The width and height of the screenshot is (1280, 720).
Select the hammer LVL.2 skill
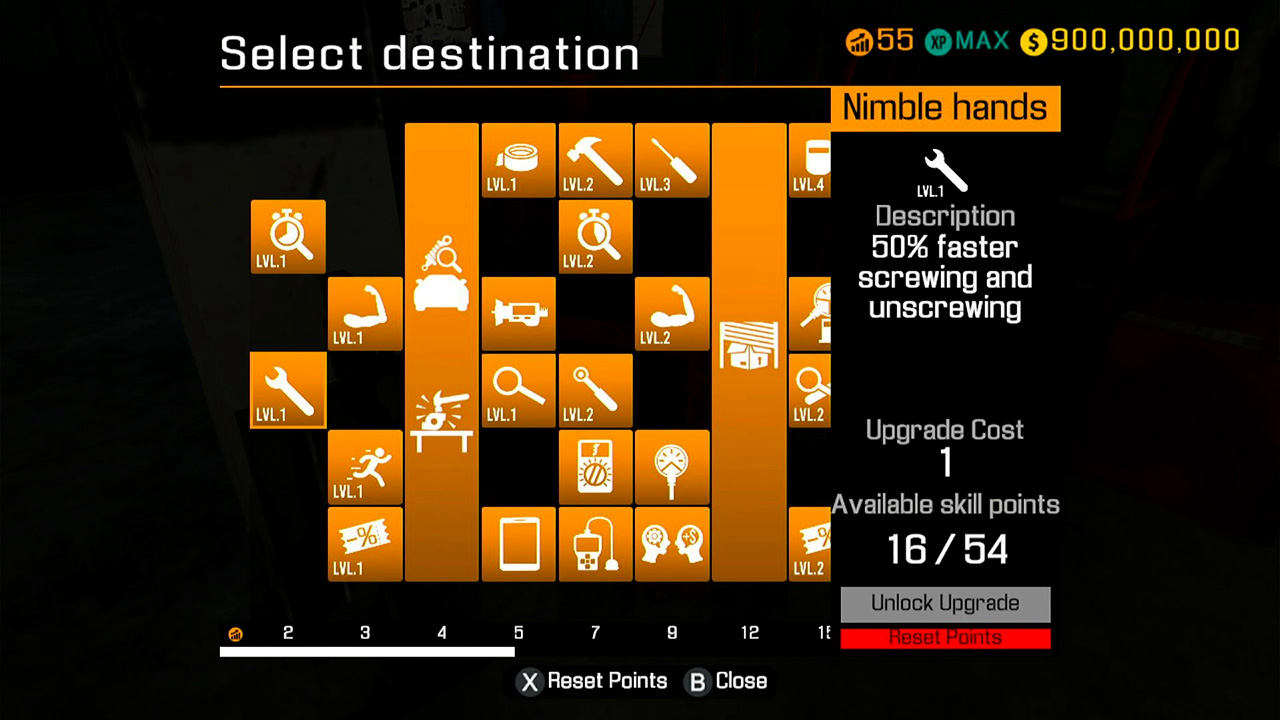coord(595,160)
